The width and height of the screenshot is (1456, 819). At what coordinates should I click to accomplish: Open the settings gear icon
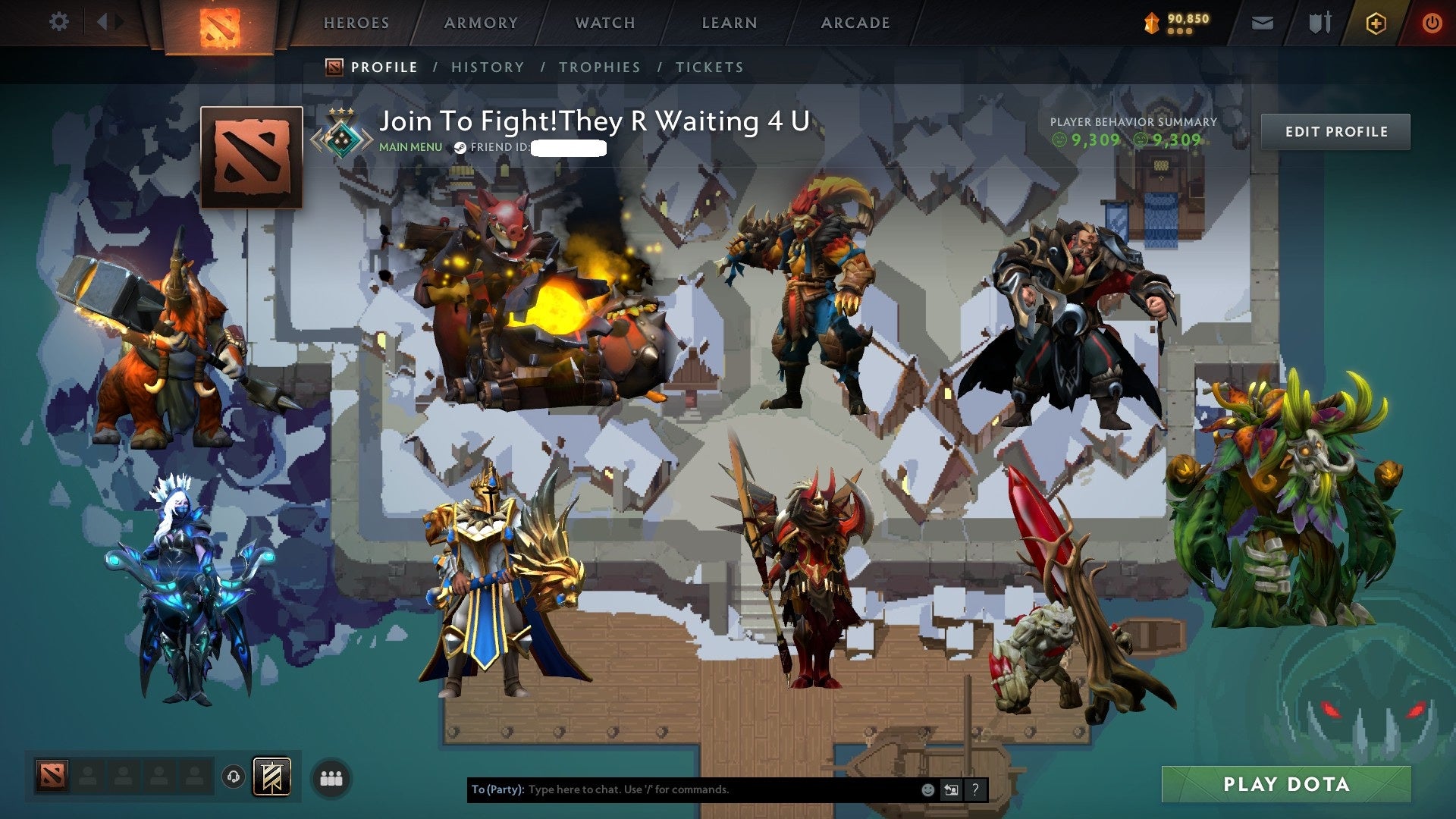pos(60,21)
